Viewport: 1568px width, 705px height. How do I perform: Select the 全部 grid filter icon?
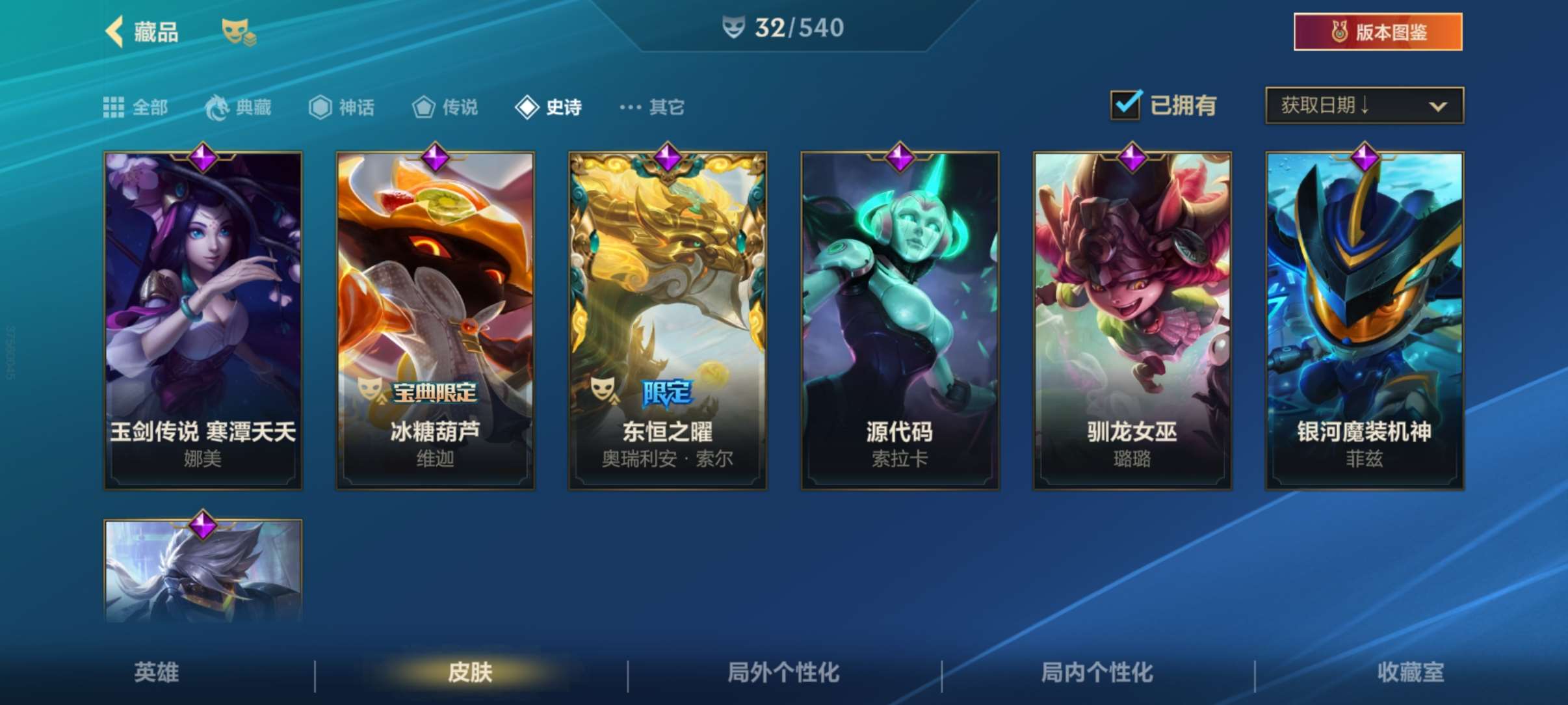pos(114,107)
